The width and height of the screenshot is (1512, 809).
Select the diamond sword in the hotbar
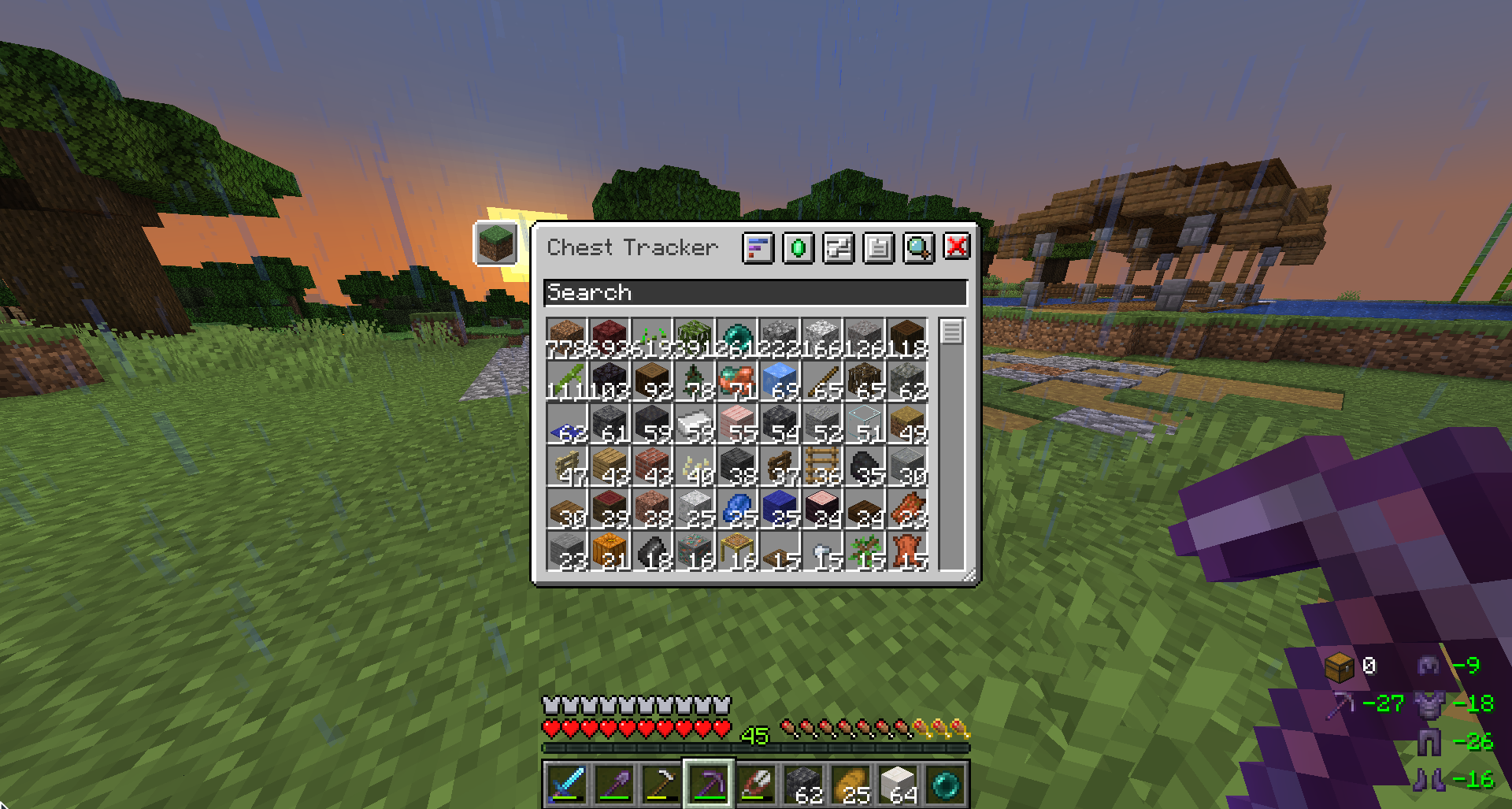coord(569,784)
